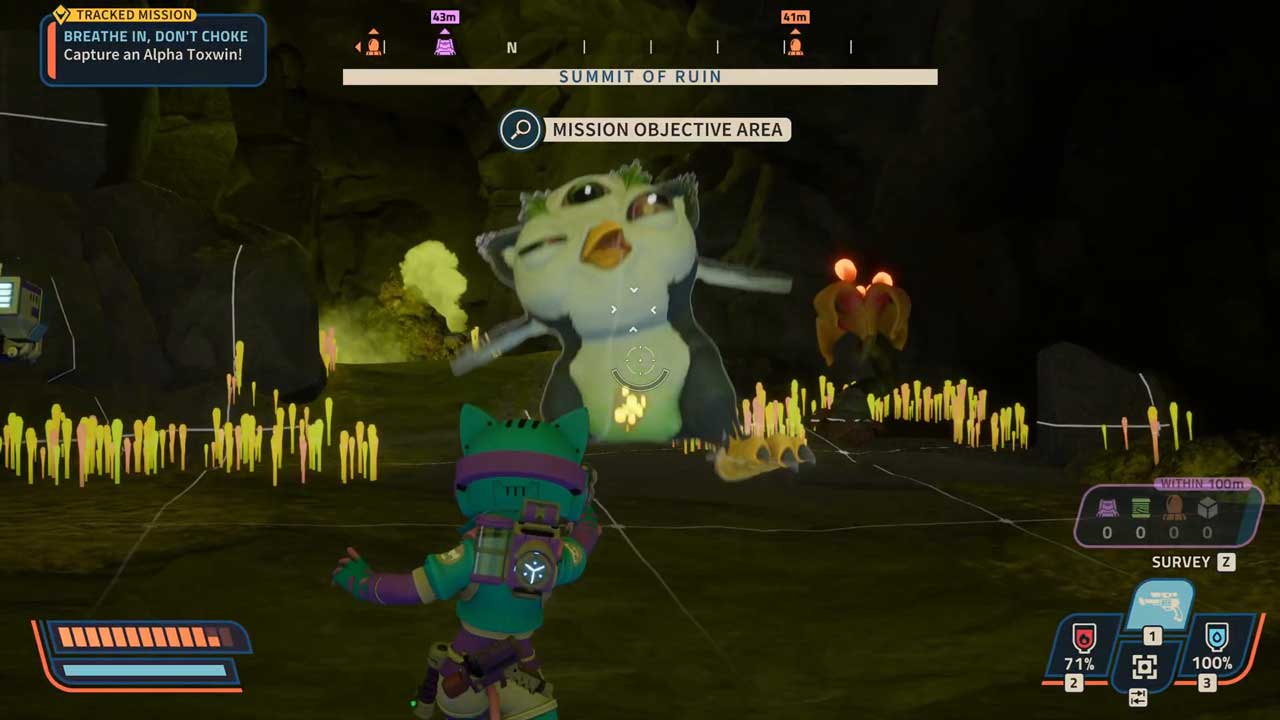This screenshot has width=1280, height=720.
Task: Open the tracked mission "Breathe In, Don't Choke"
Action: [x=154, y=45]
